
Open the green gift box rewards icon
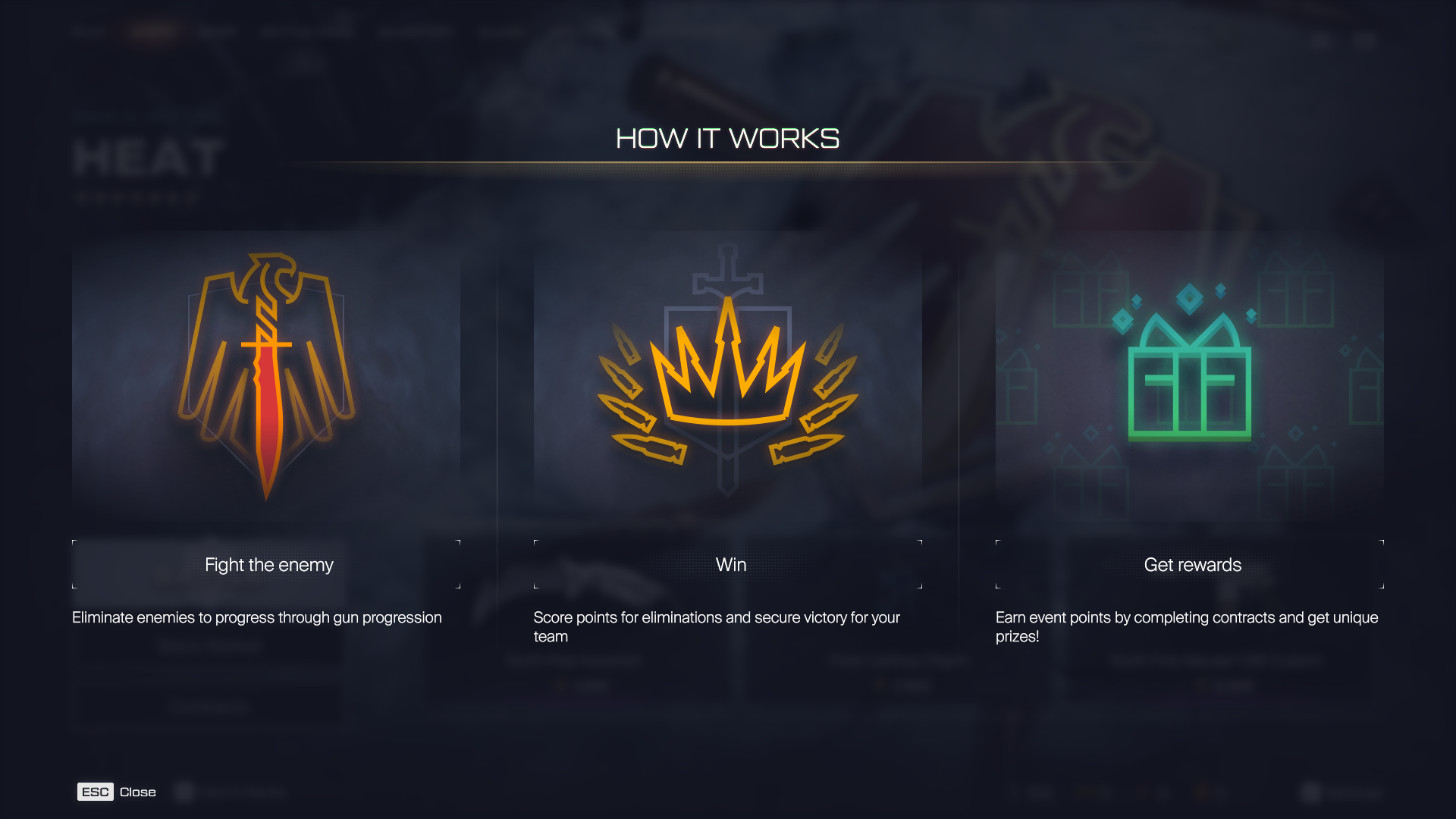point(1191,379)
